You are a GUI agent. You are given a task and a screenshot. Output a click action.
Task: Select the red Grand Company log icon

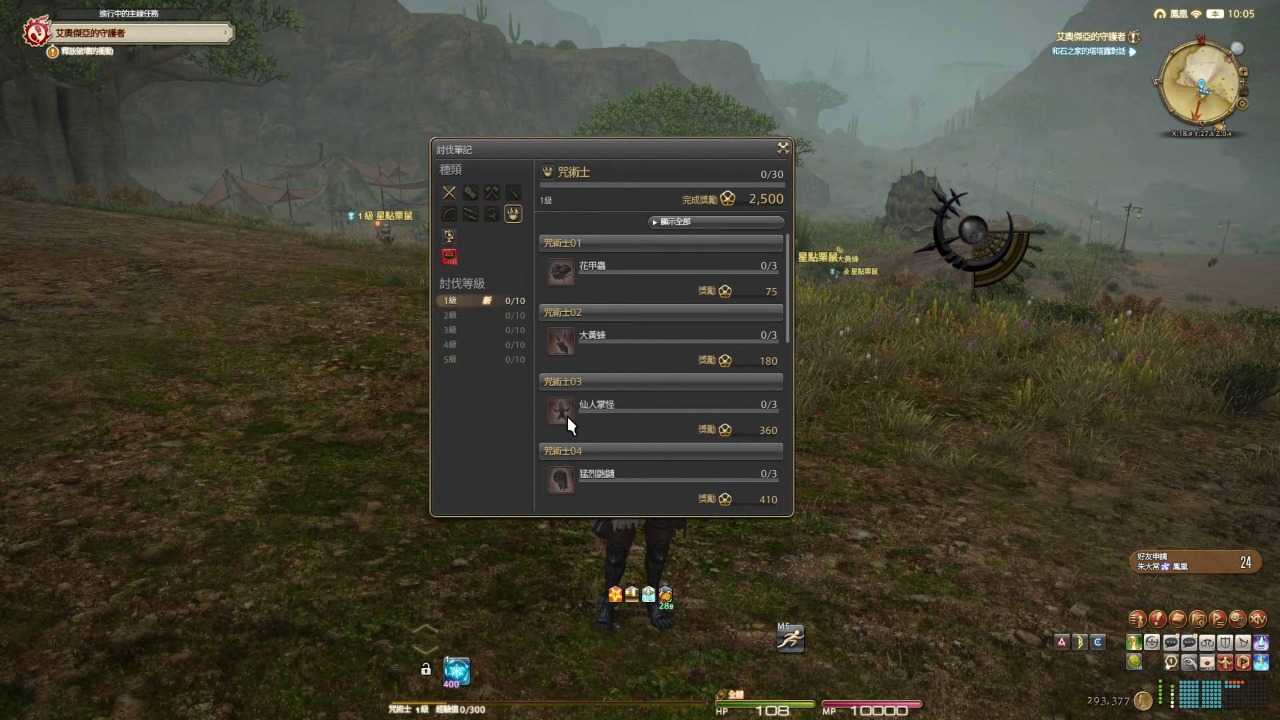[449, 257]
